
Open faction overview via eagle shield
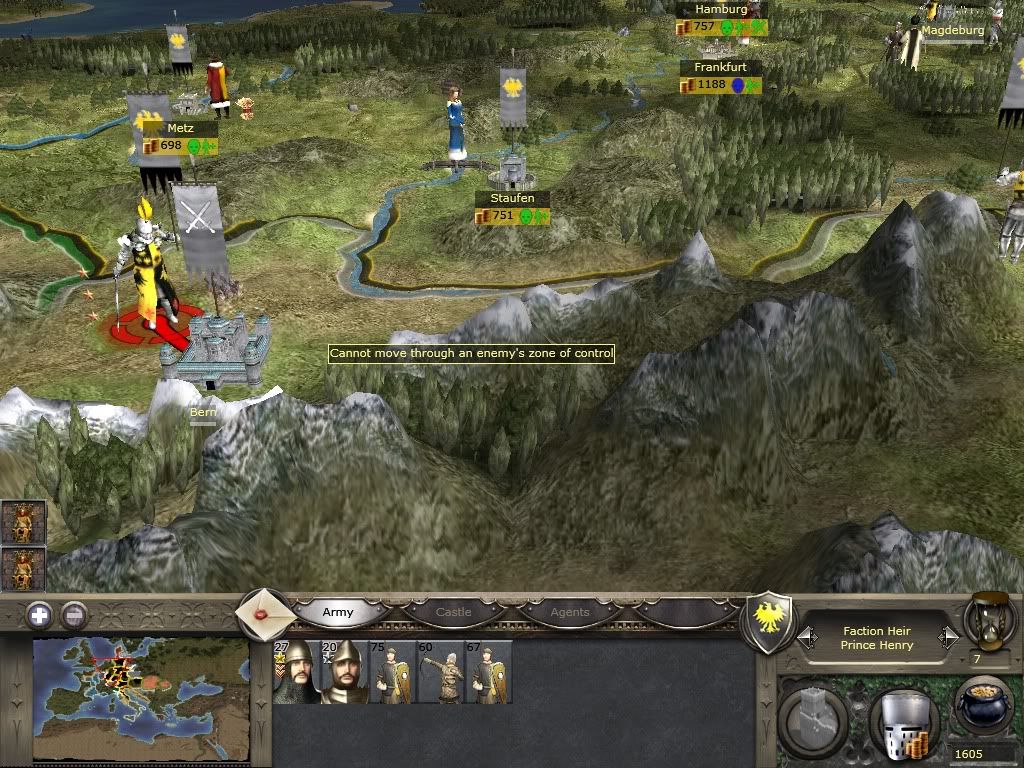tap(771, 622)
